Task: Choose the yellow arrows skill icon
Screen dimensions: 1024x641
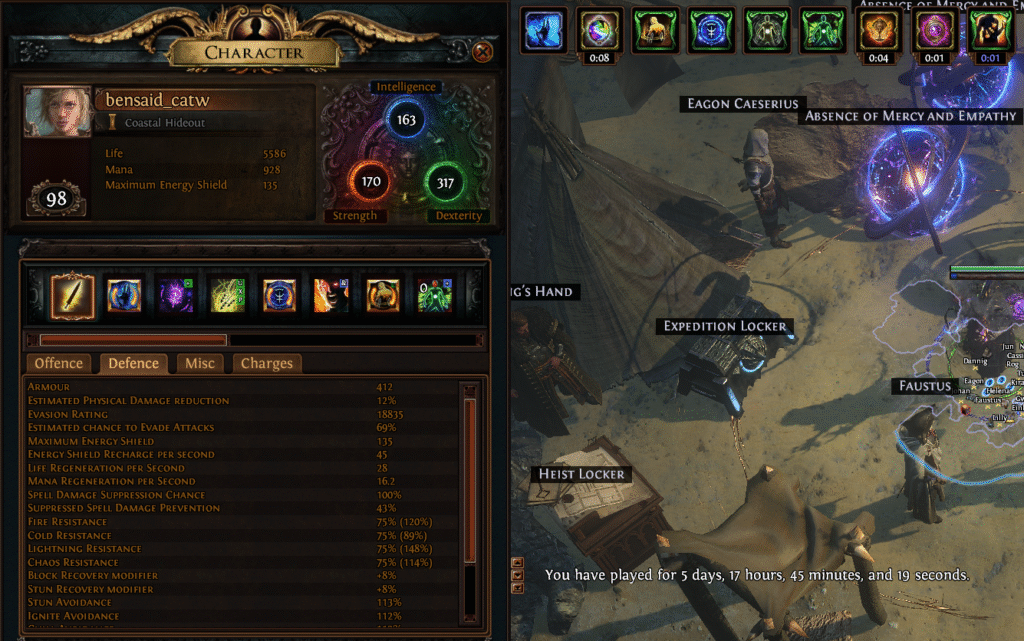Action: point(228,295)
